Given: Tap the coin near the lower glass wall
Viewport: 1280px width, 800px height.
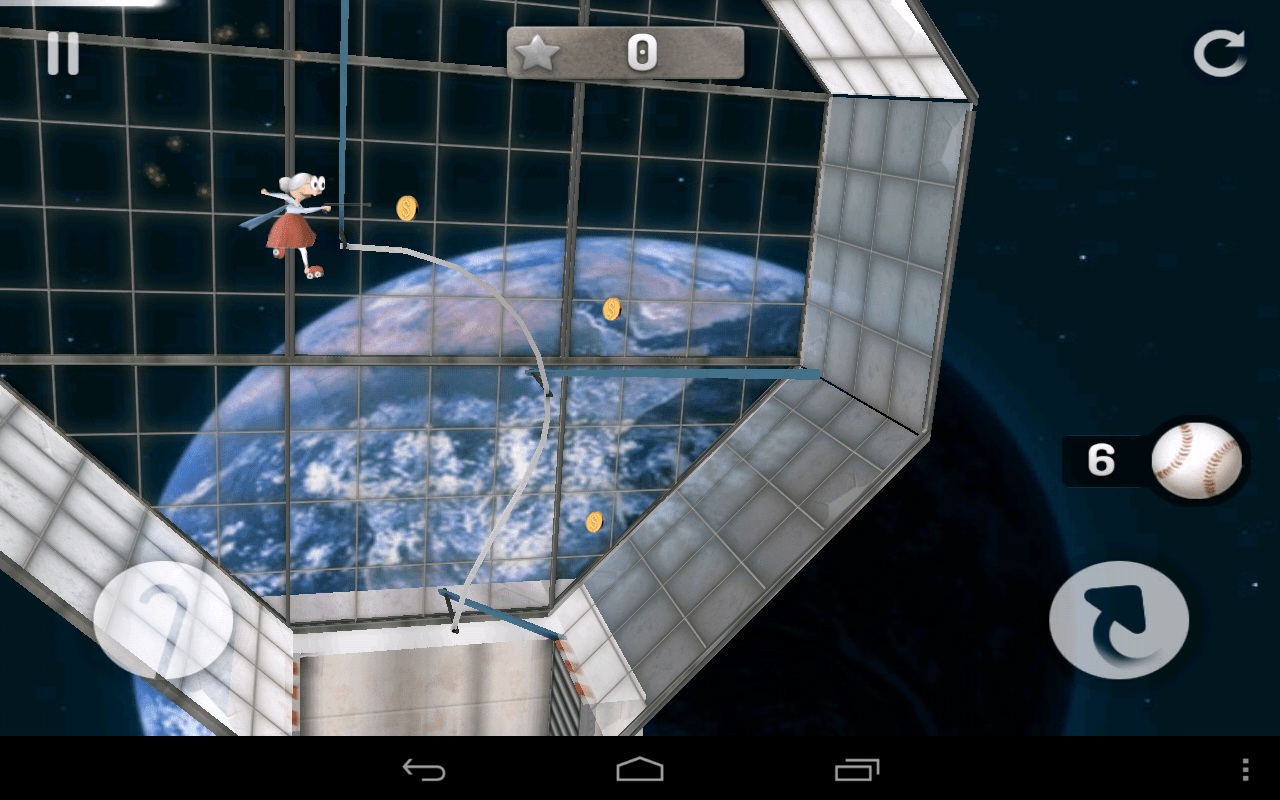Looking at the screenshot, I should (x=595, y=523).
